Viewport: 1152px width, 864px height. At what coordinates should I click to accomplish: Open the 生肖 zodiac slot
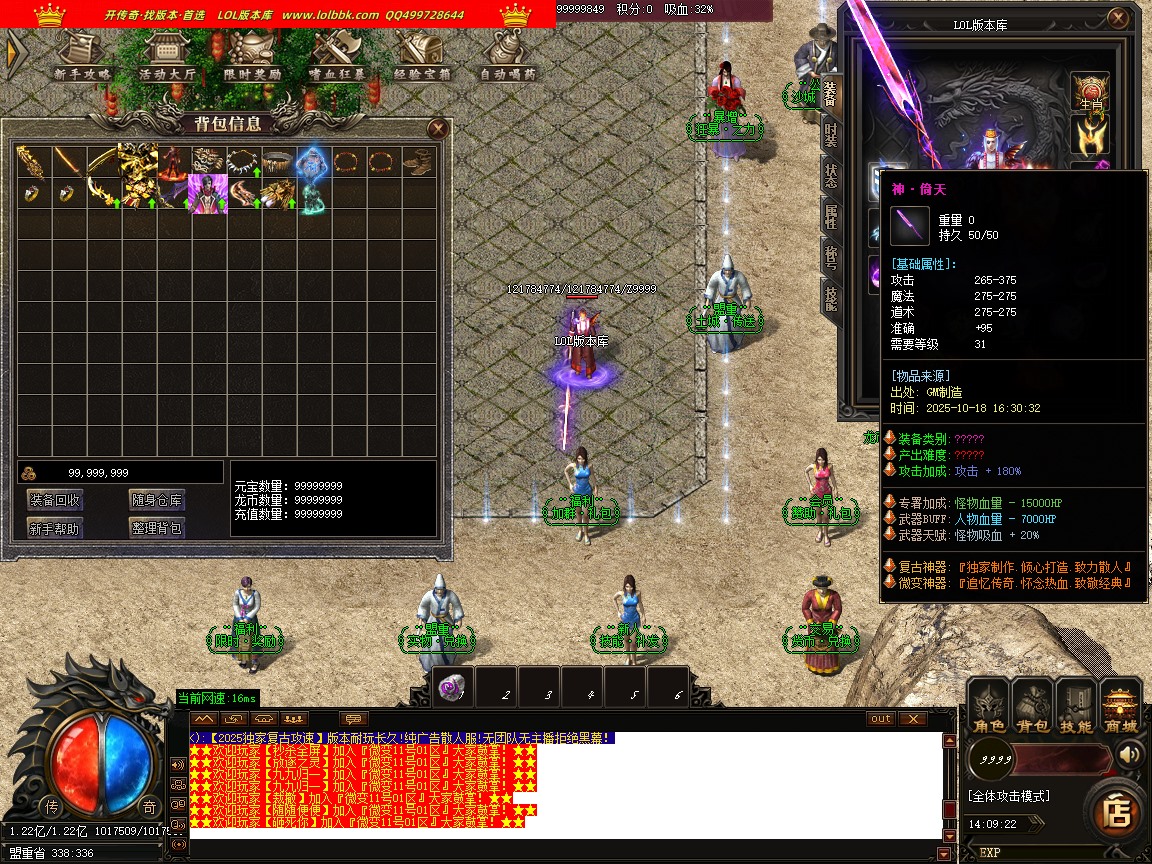coord(1090,90)
